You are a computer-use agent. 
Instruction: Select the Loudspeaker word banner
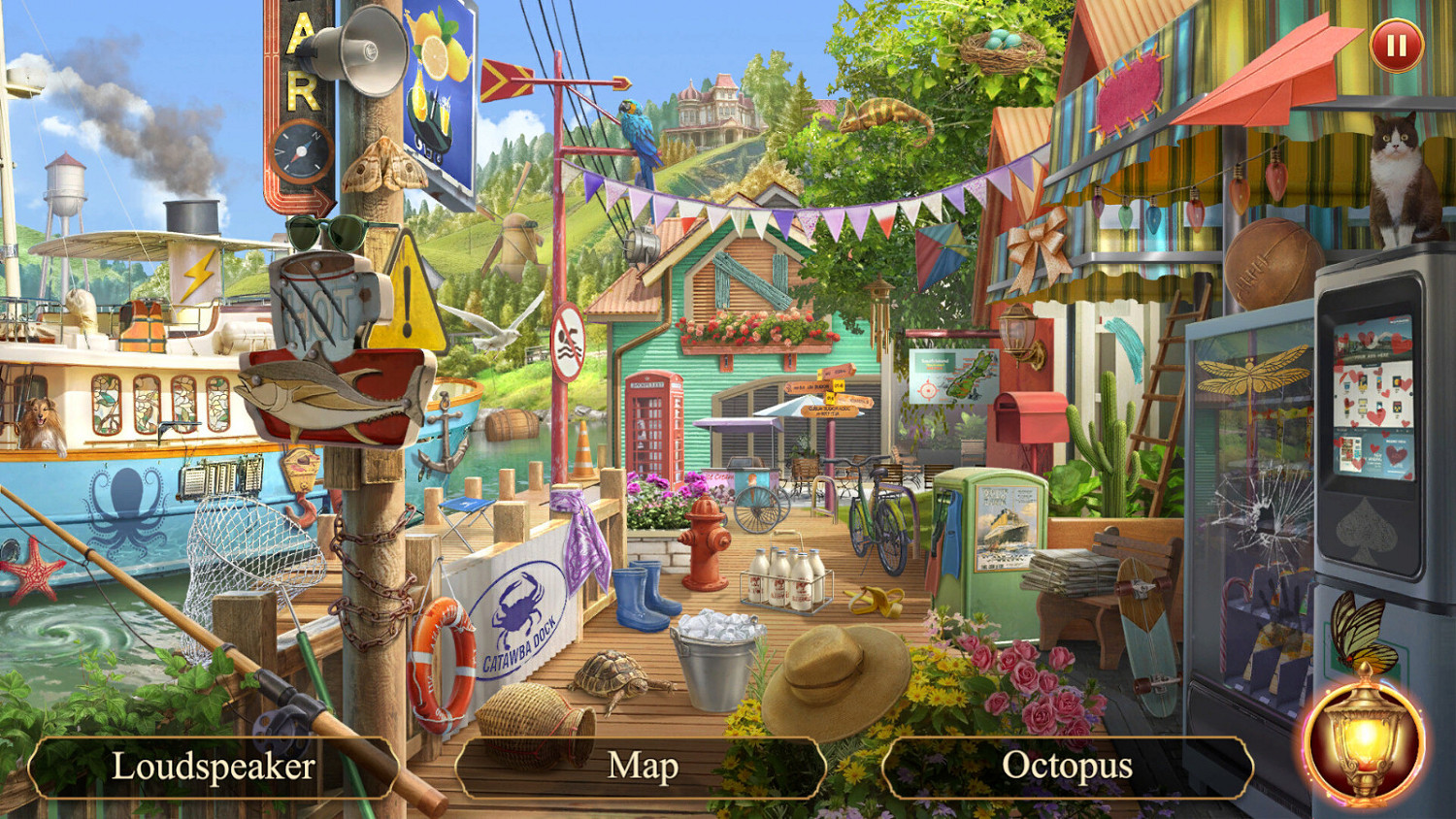coord(214,767)
